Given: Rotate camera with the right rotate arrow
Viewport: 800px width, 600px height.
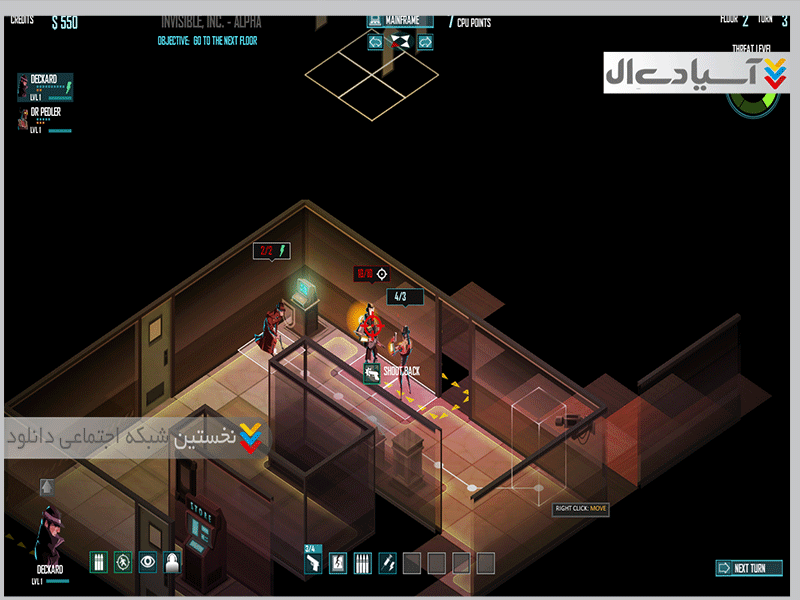Looking at the screenshot, I should 424,42.
